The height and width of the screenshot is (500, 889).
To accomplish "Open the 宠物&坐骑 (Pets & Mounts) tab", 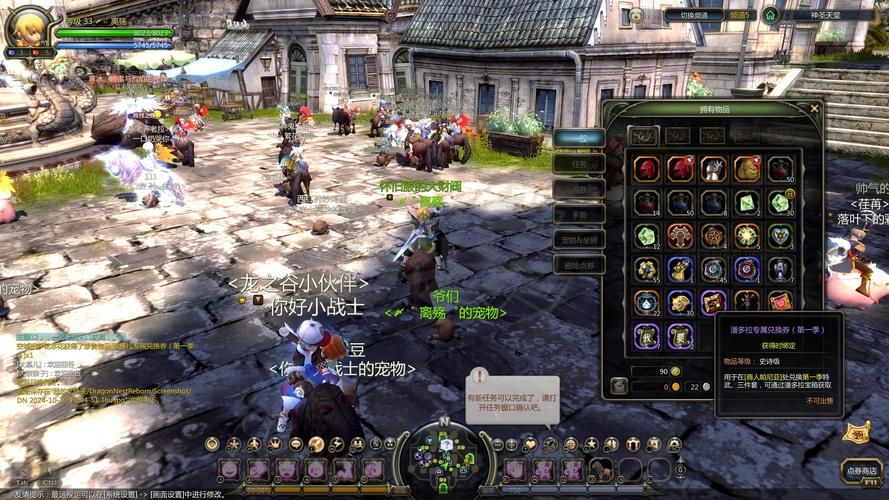I will 579,240.
